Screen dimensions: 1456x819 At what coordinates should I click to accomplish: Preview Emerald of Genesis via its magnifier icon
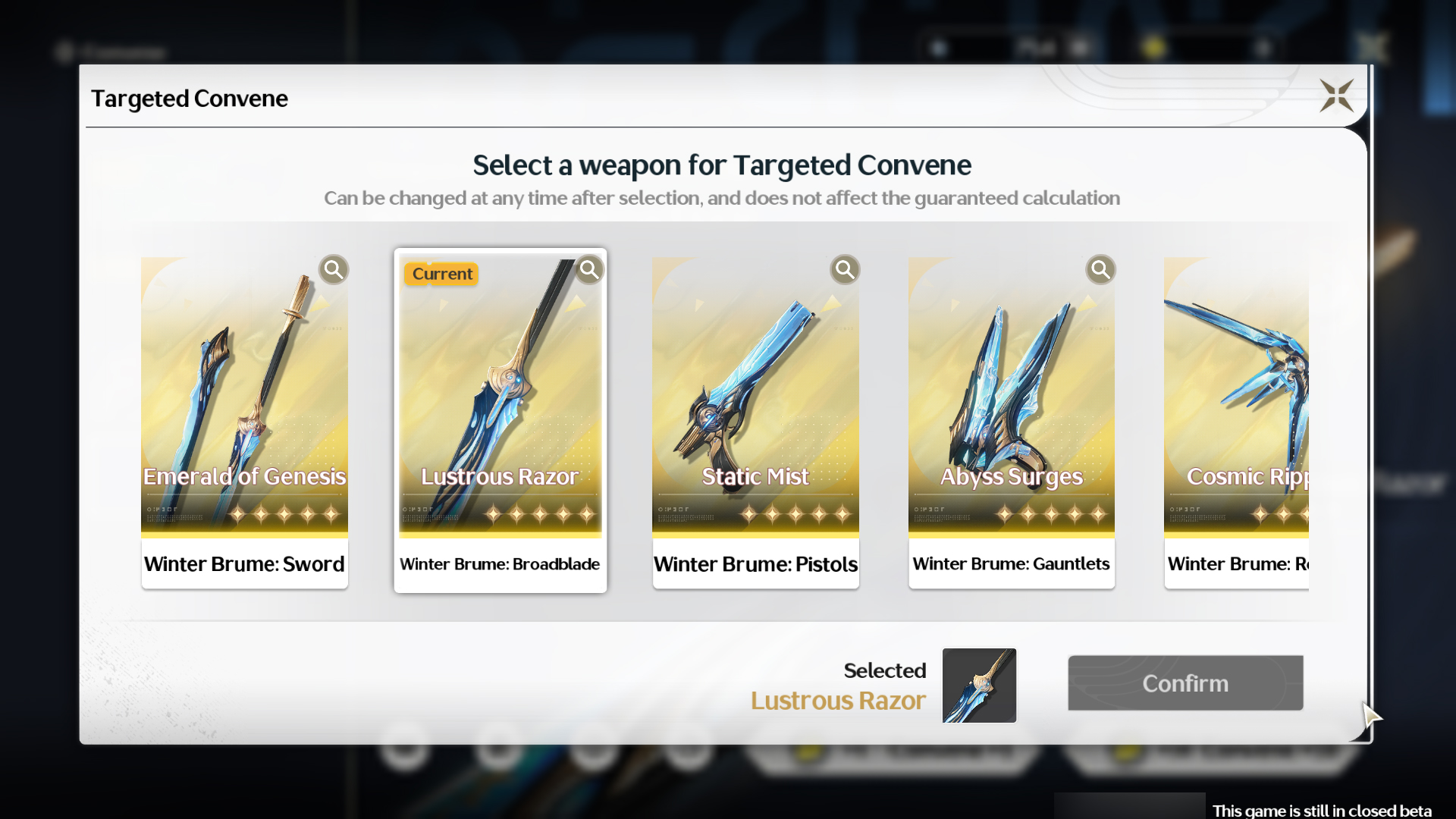(334, 269)
